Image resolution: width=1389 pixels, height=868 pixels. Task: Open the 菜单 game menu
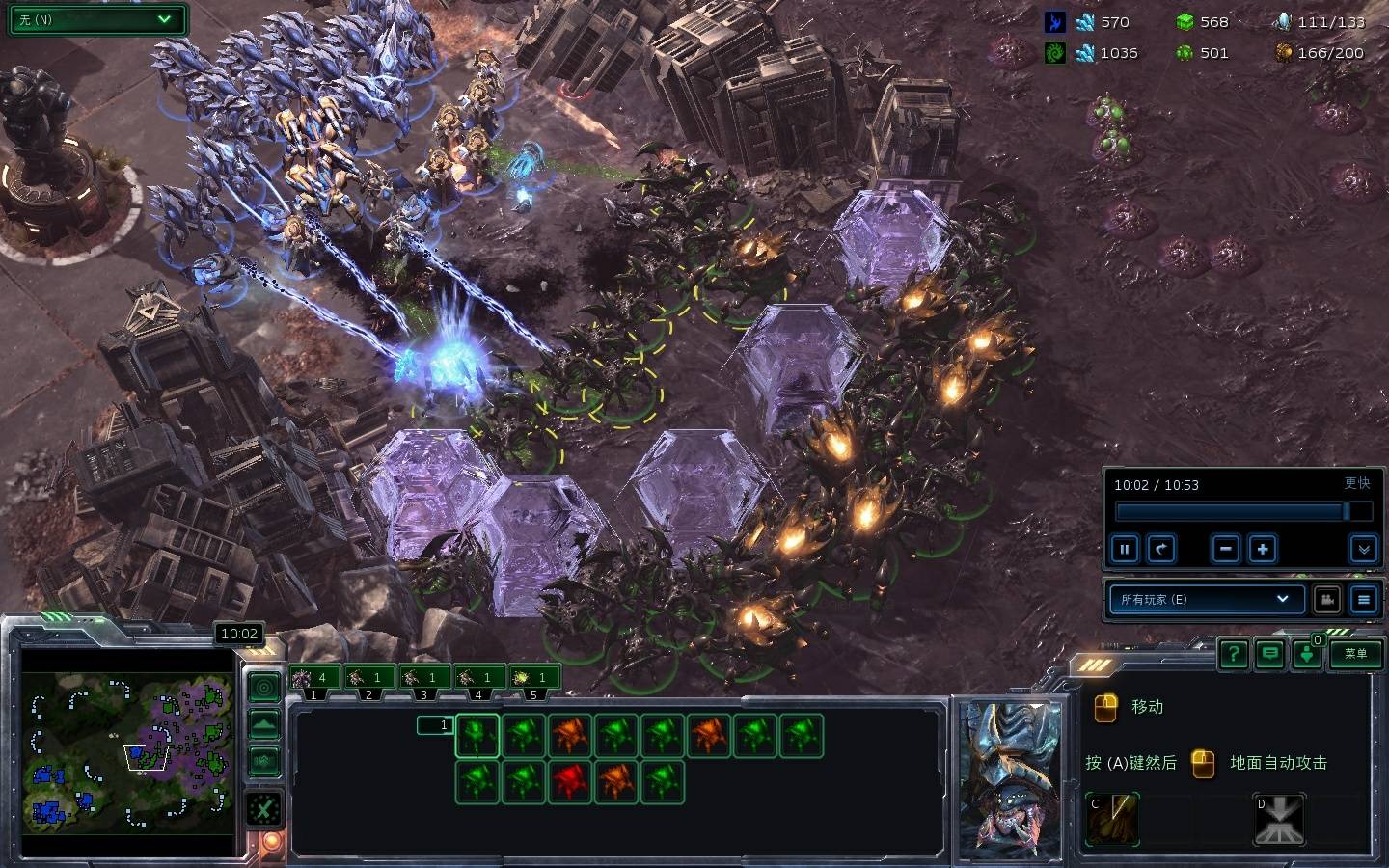[x=1355, y=654]
